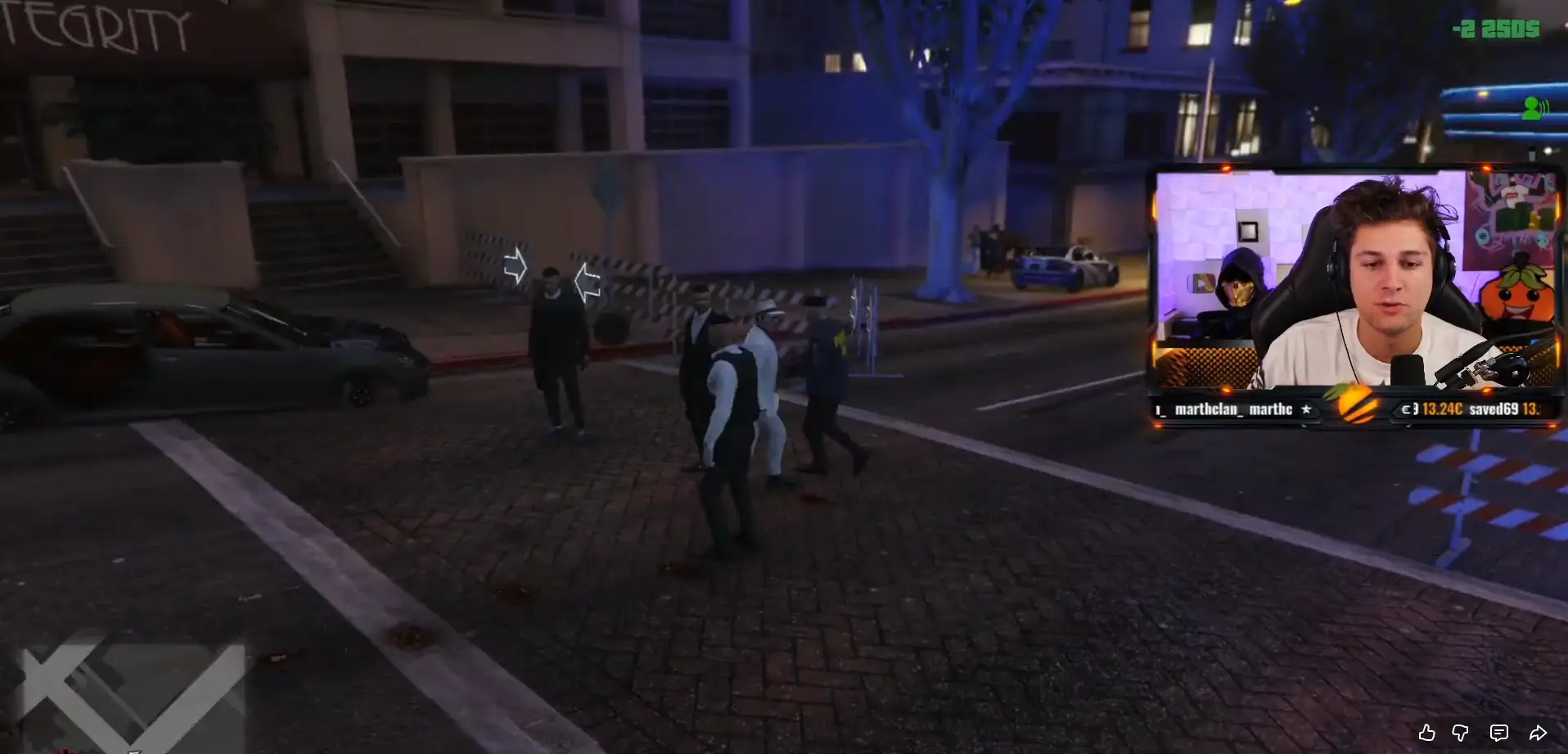Select the marthelan_ name tab on the overlay

coord(1208,409)
